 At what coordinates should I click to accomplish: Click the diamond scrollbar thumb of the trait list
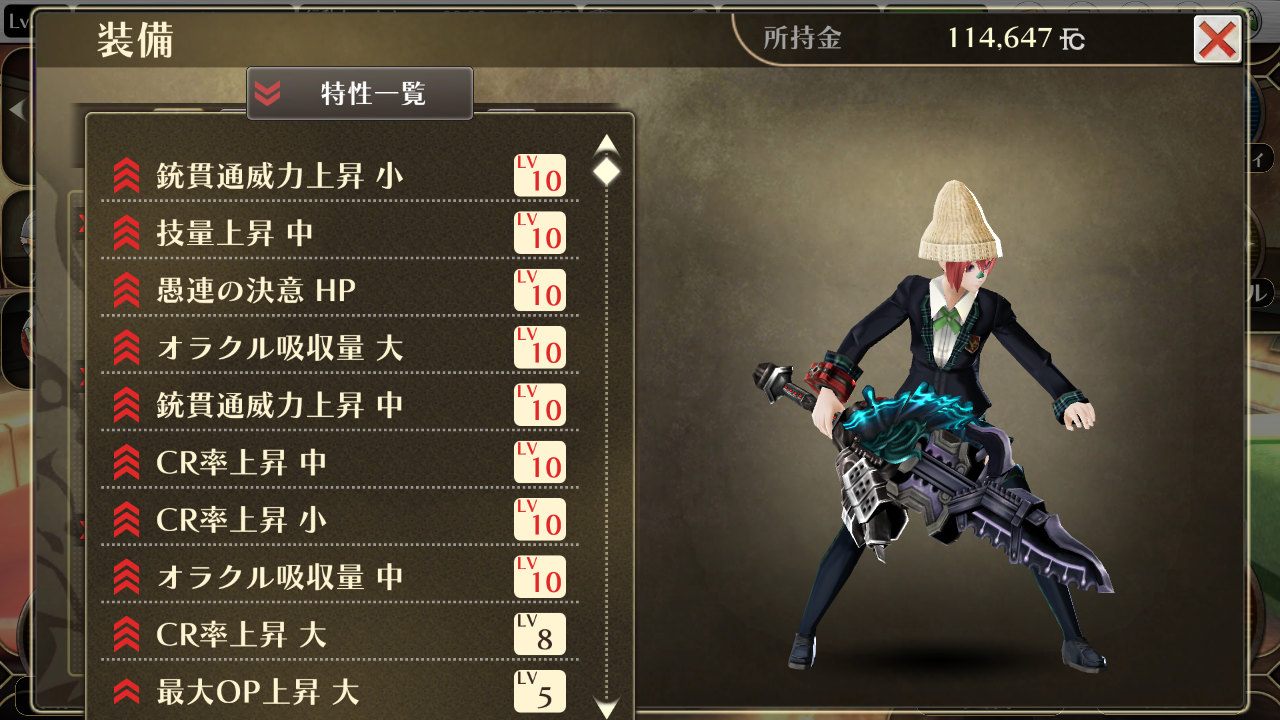coord(607,172)
